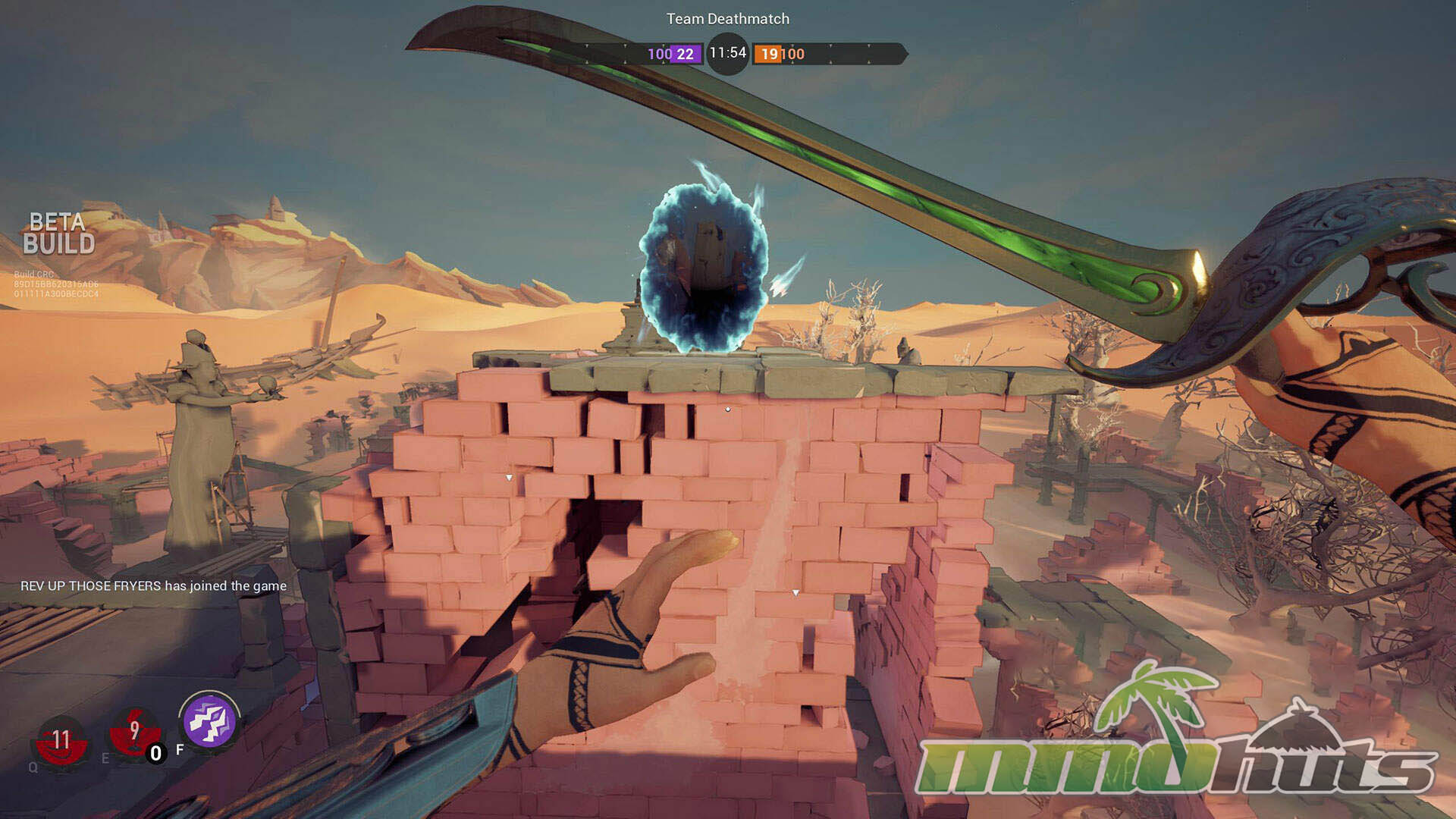
Task: Activate the purple lightning ability icon
Action: [209, 721]
